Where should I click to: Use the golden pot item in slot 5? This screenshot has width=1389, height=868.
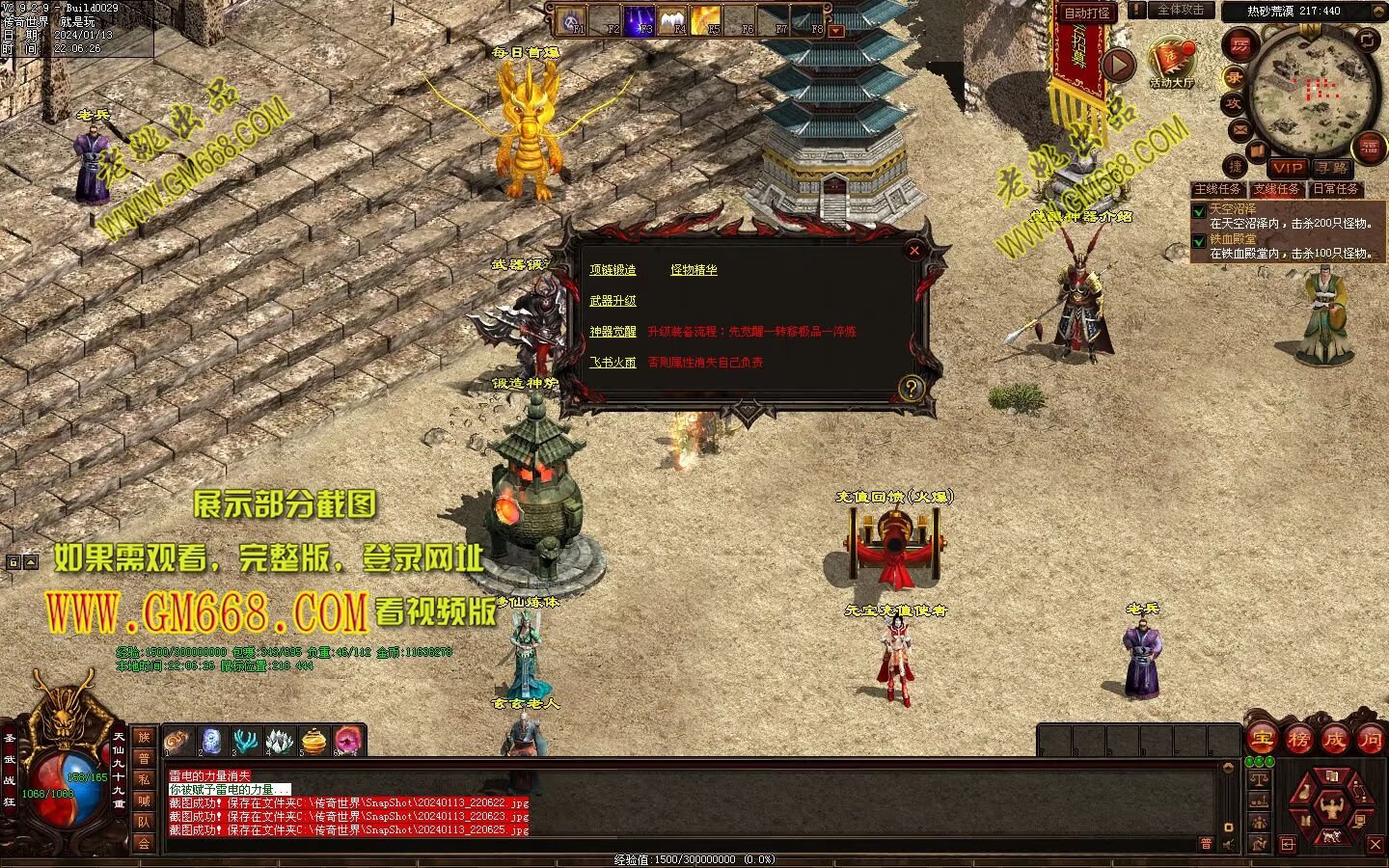coord(313,741)
